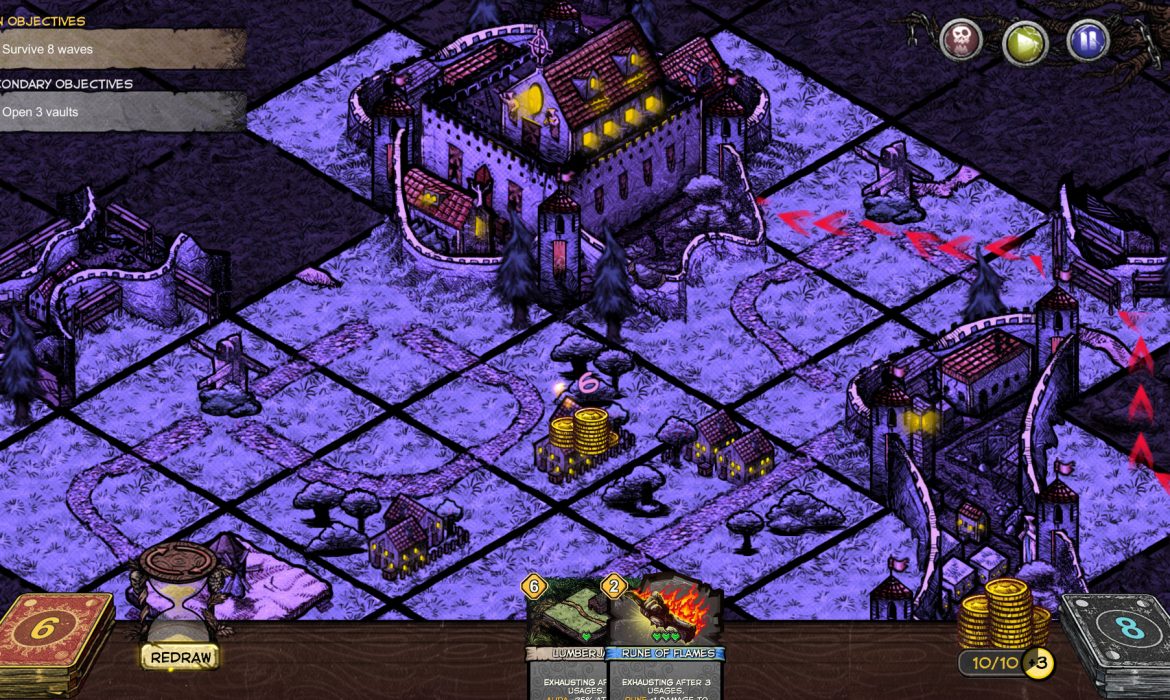
Task: Click the red skull button
Action: 962,41
